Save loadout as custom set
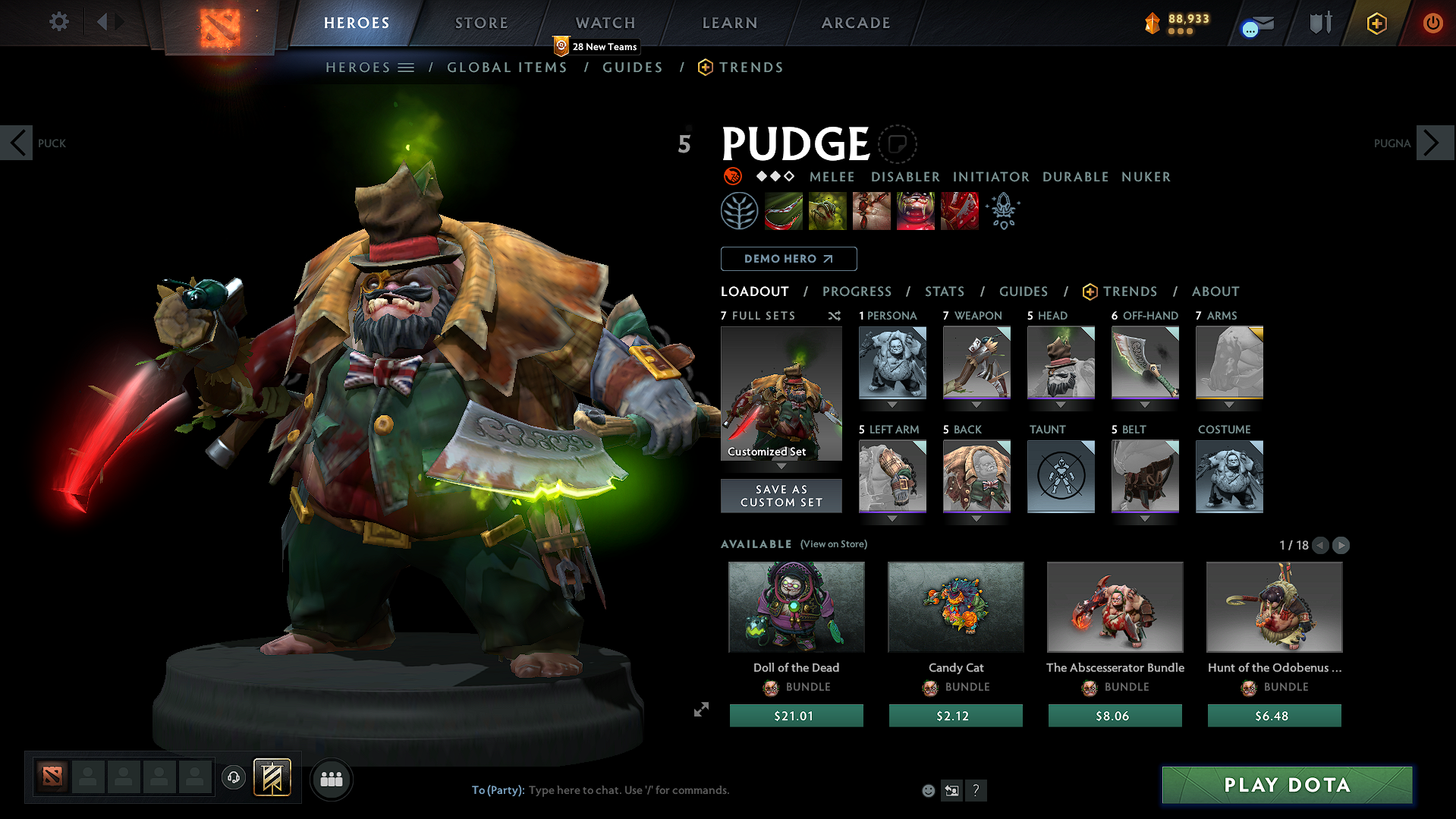Screen dimensions: 1456x819 click(781, 496)
